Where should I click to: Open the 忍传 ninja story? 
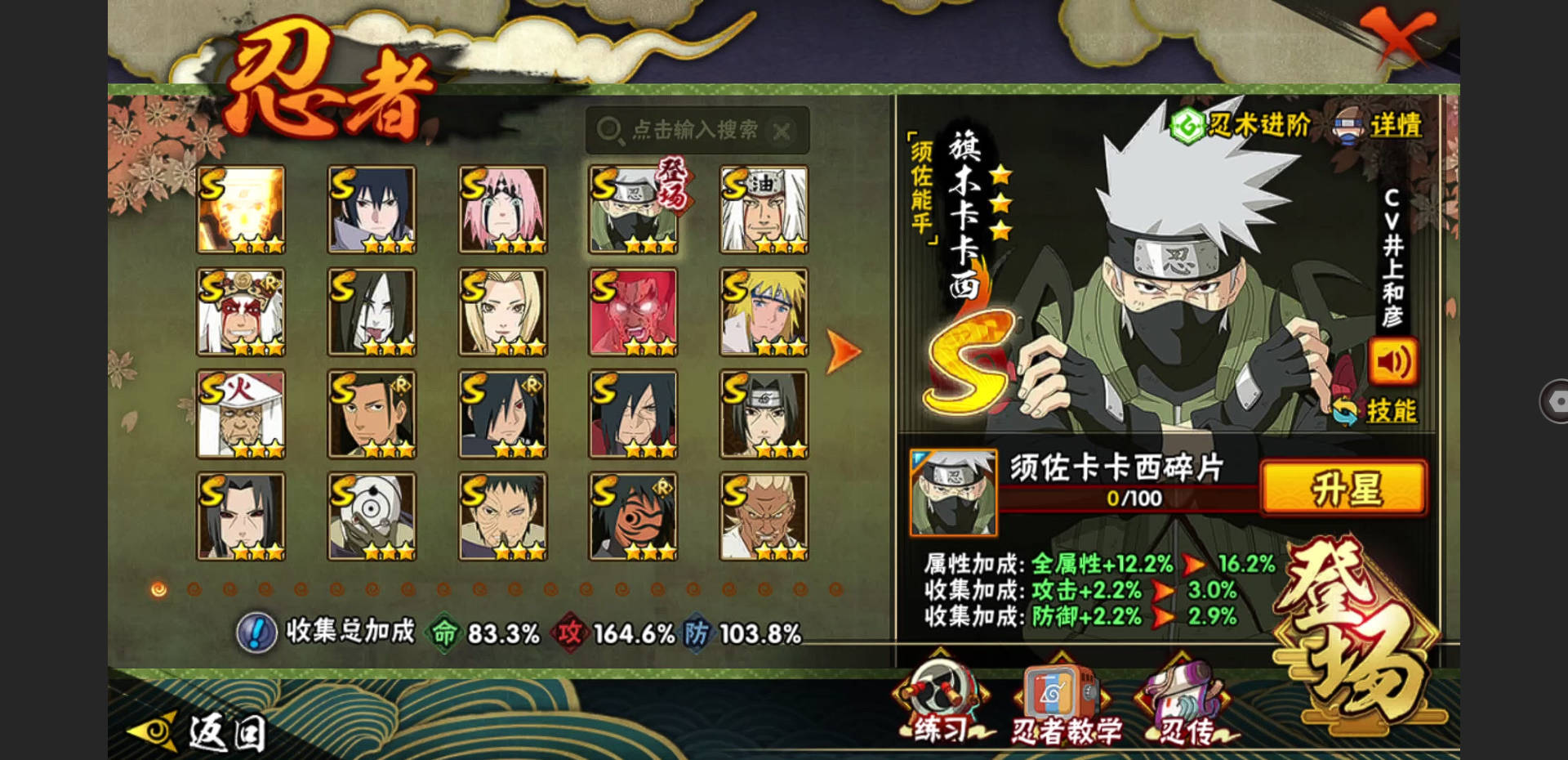(x=1186, y=708)
